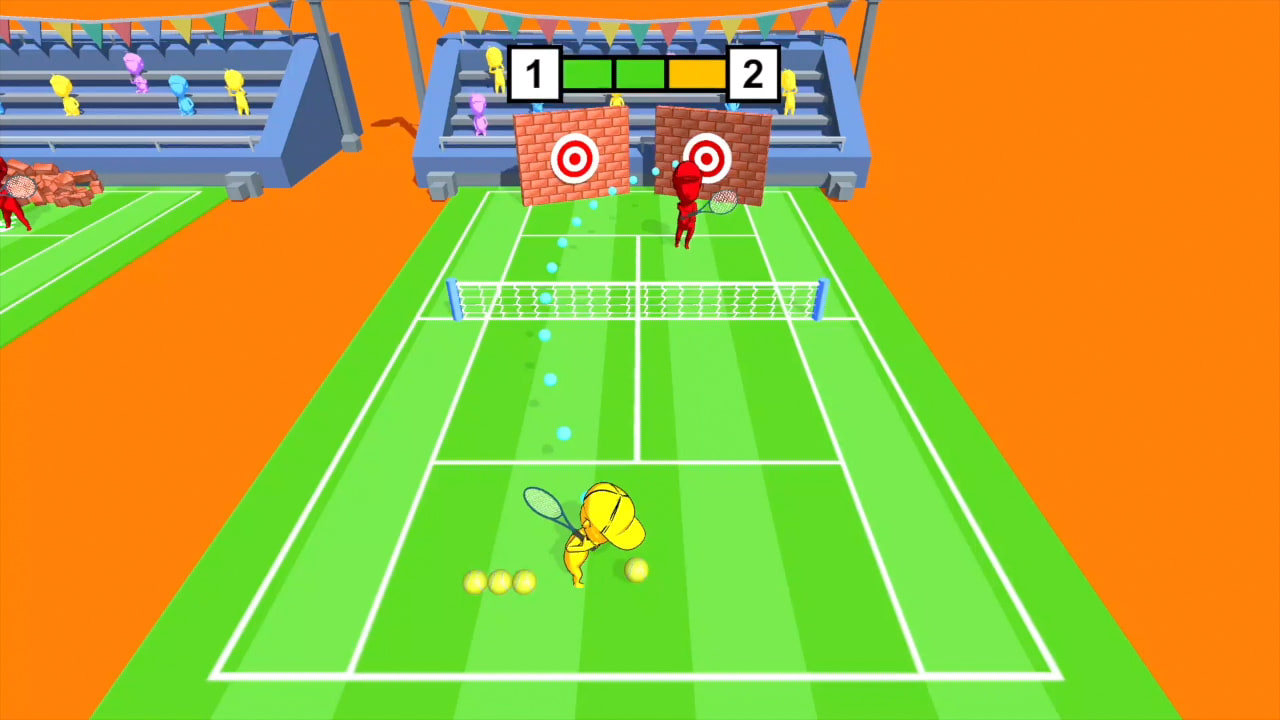Click the pile of broken bricks
Viewport: 1280px width, 720px height.
click(x=55, y=185)
